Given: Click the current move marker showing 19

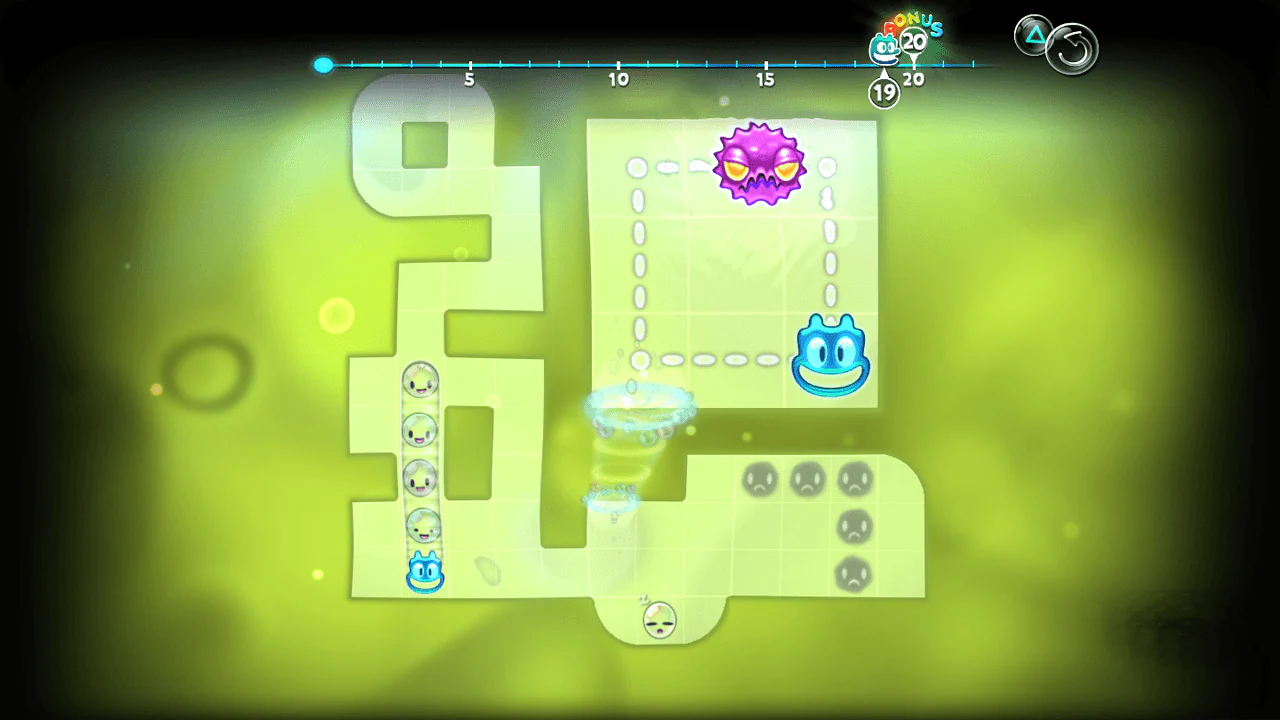Looking at the screenshot, I should point(884,91).
